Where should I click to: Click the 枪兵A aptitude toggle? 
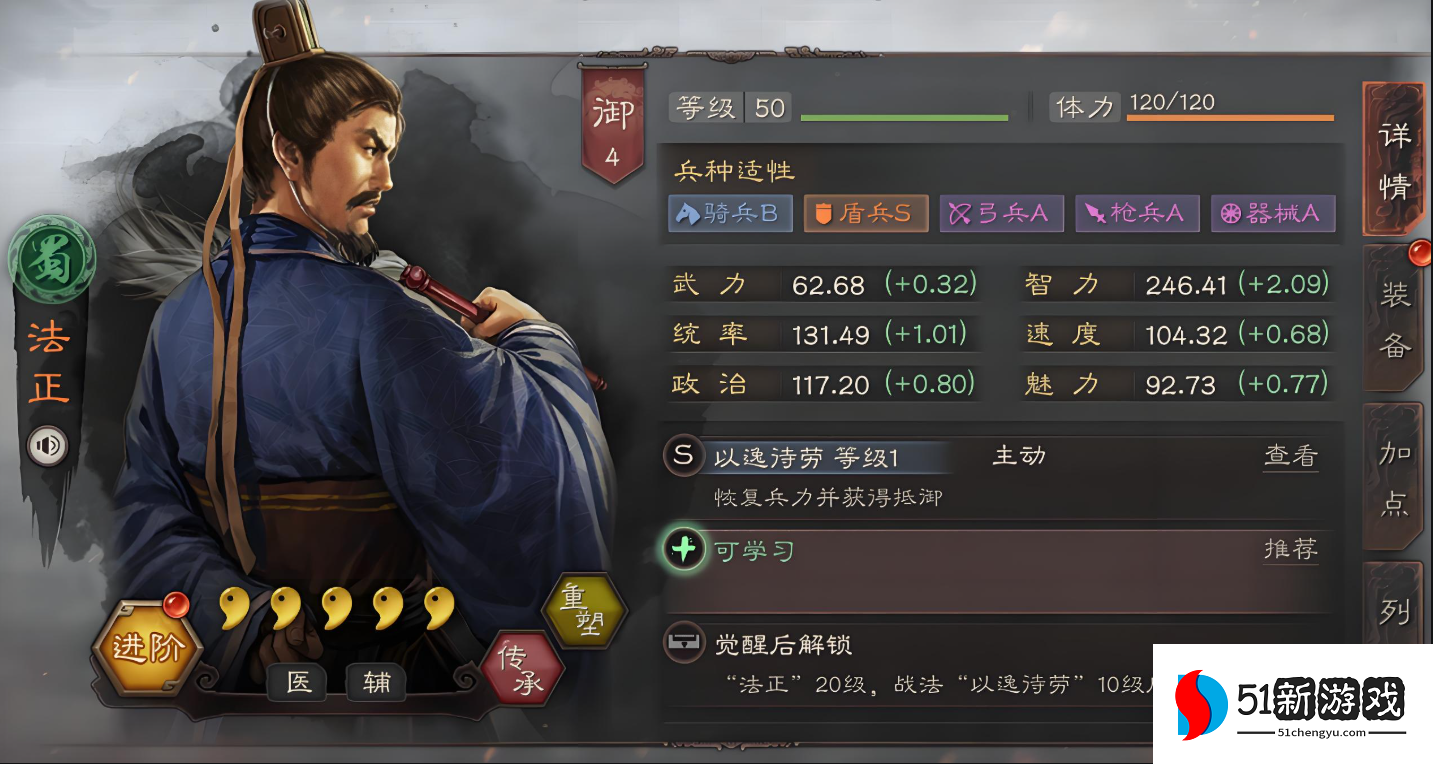pos(1137,213)
